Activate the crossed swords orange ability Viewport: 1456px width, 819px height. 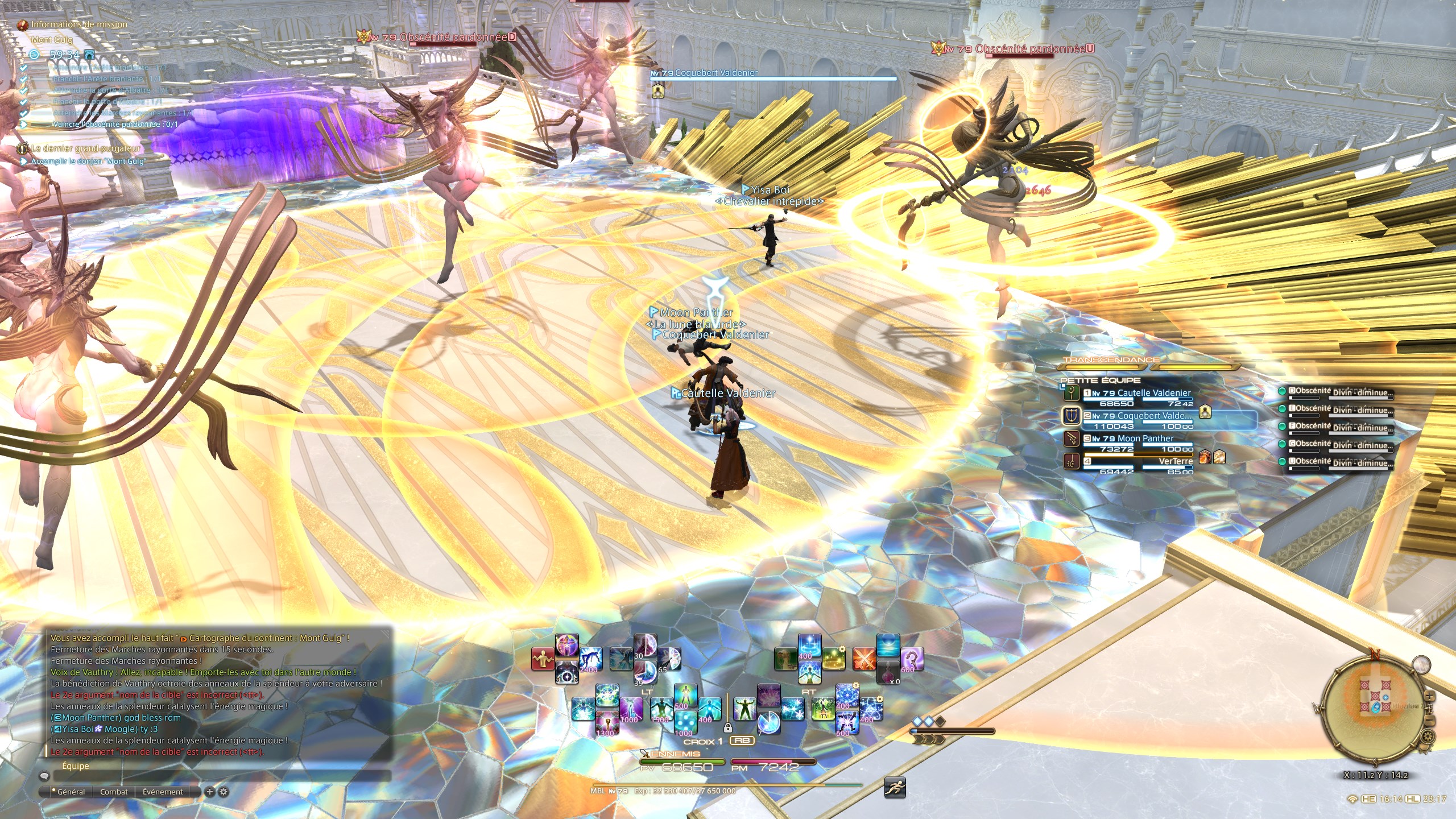click(863, 660)
